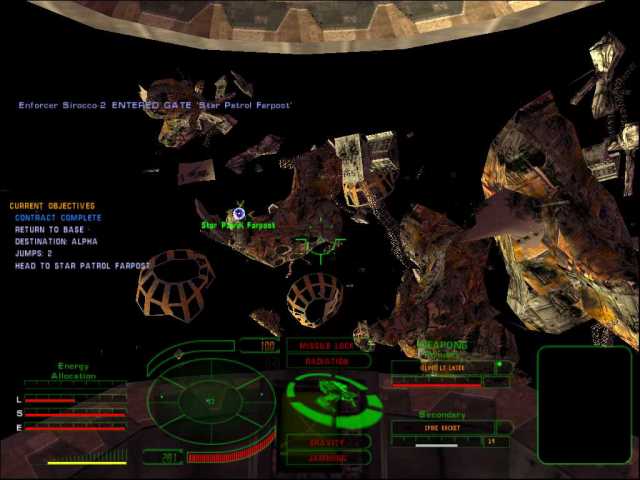Image resolution: width=640 pixels, height=480 pixels.
Task: Click the Gravity warning indicator
Action: click(x=328, y=442)
